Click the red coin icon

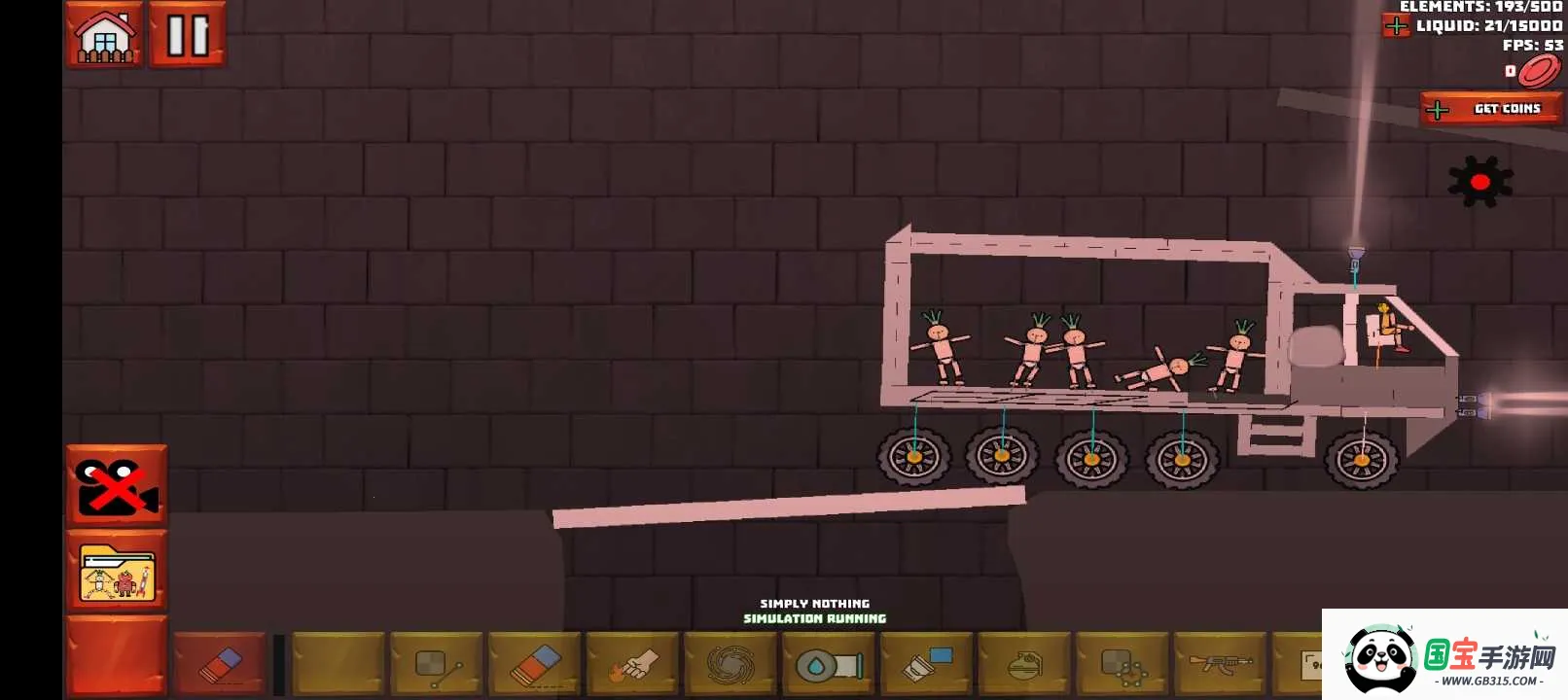click(1539, 71)
